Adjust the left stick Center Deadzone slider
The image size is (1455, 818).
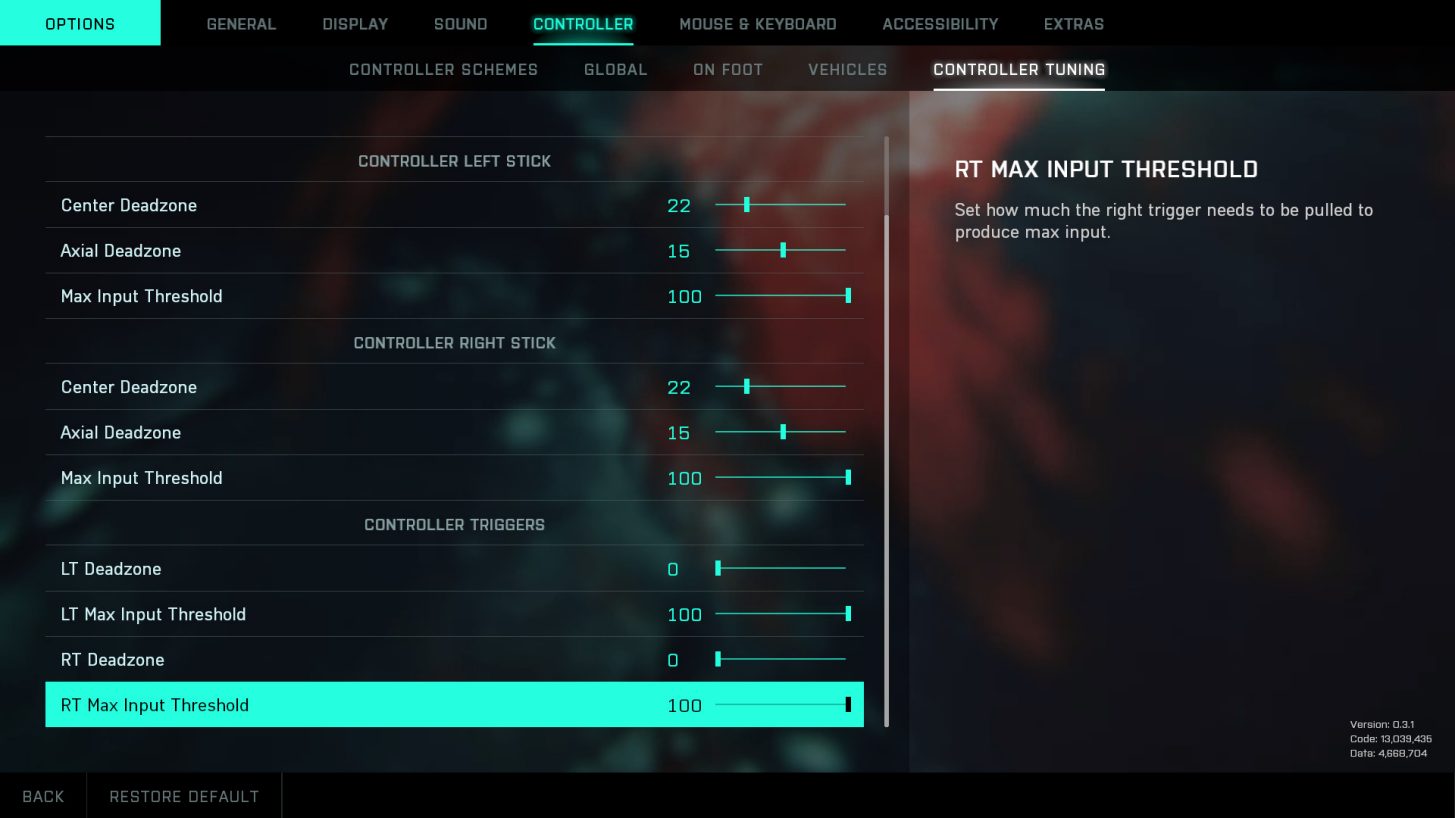point(780,205)
